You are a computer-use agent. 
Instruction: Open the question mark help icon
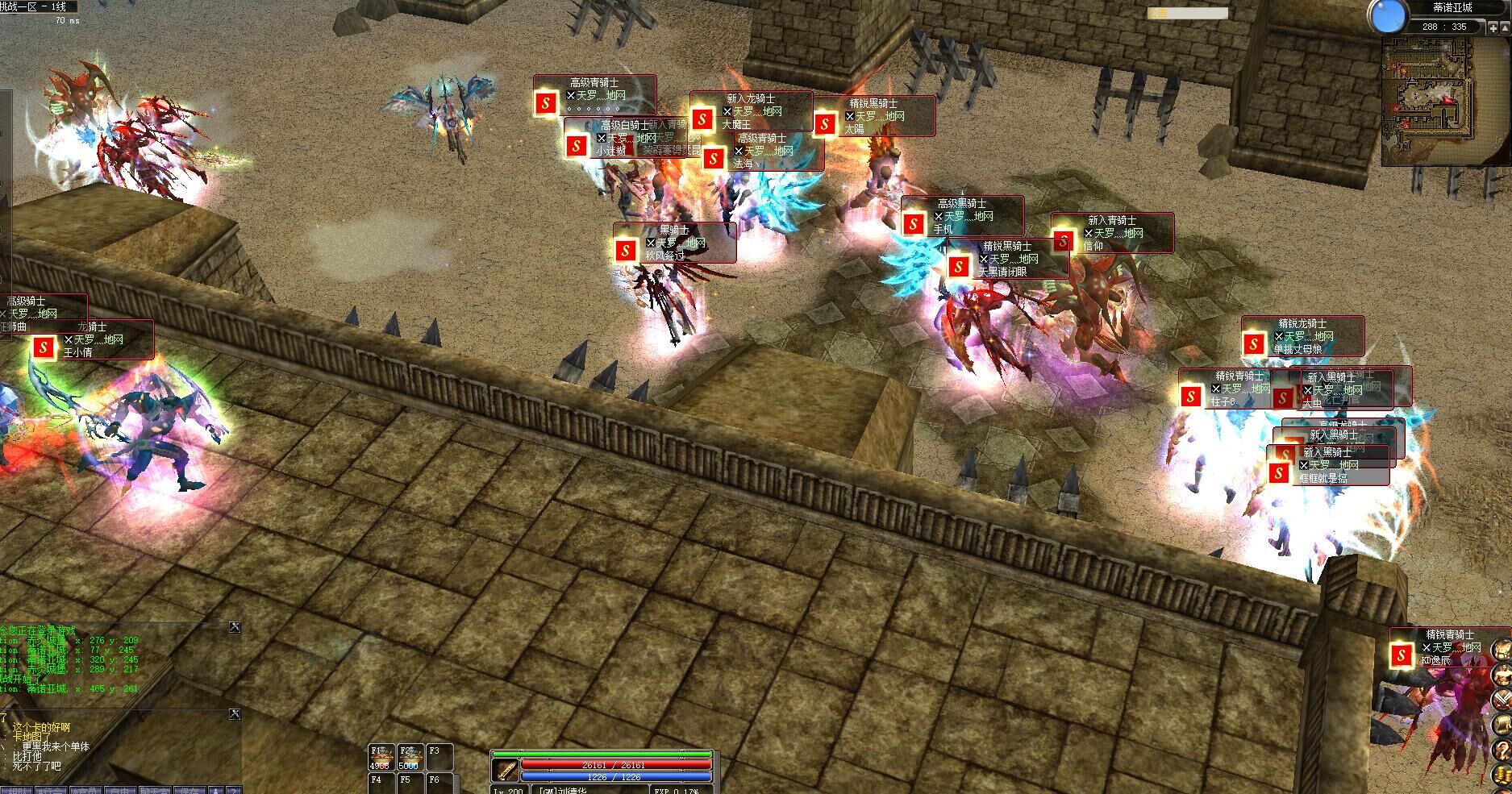(x=1502, y=749)
